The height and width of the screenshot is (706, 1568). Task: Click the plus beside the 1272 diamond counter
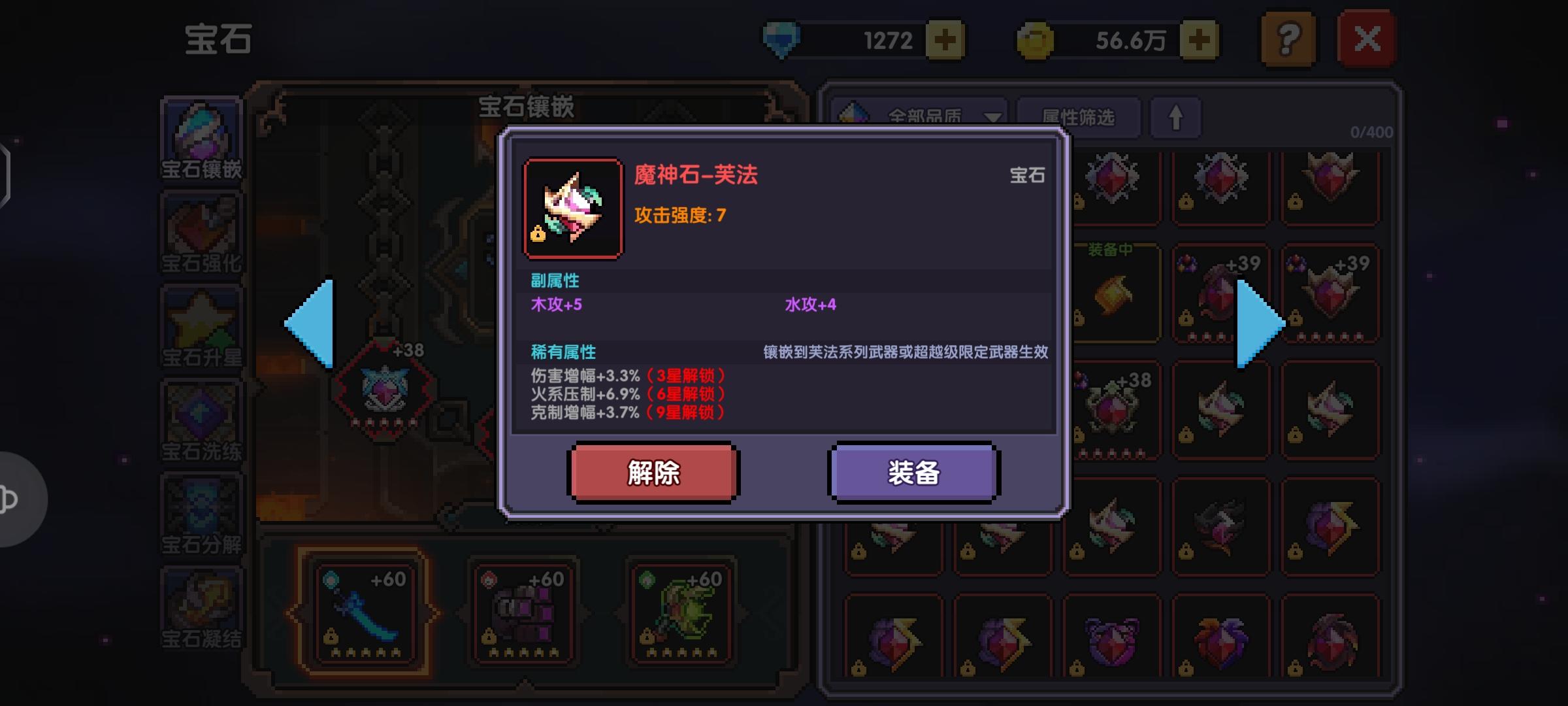point(945,38)
